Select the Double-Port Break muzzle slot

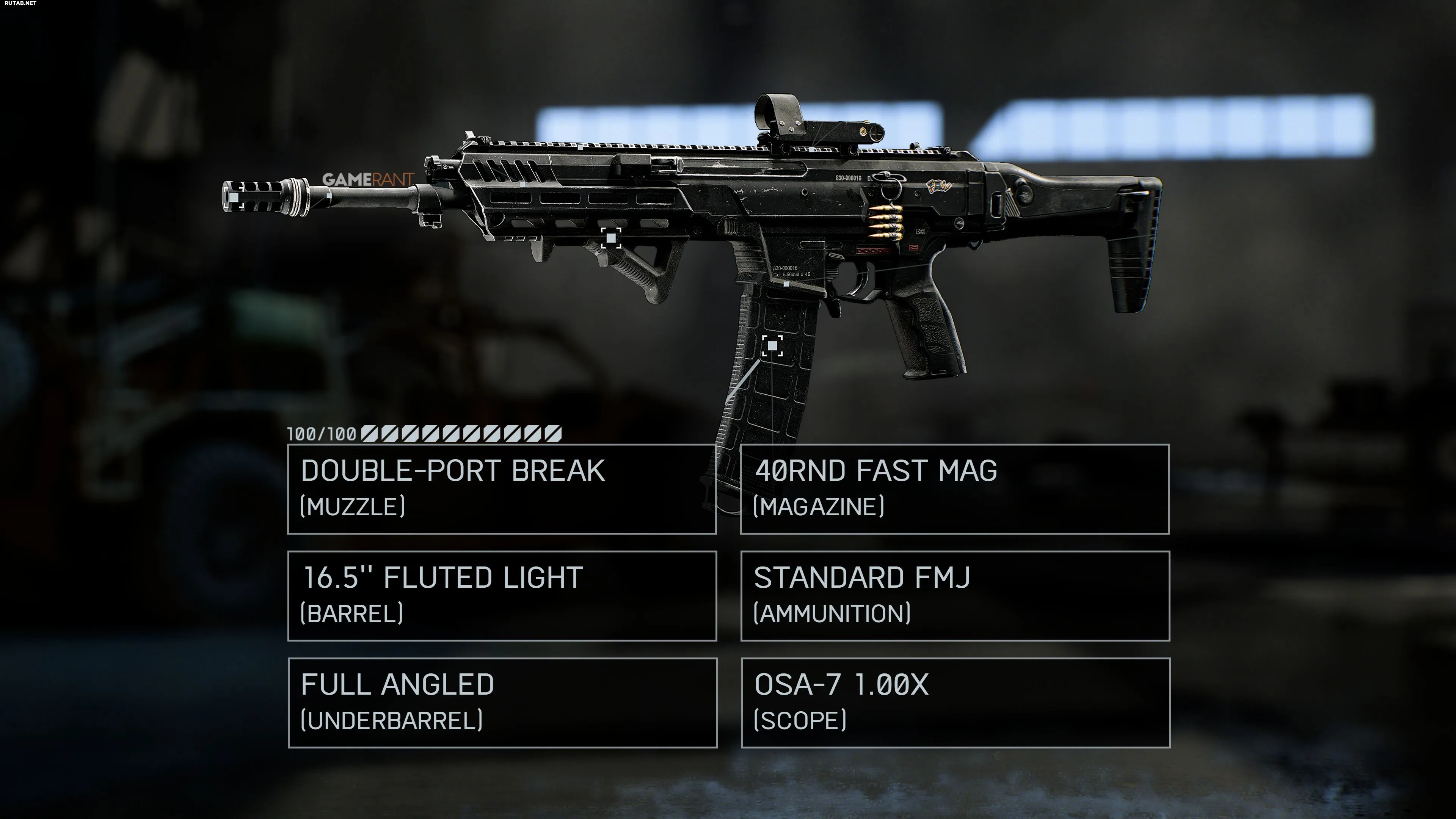[x=502, y=489]
